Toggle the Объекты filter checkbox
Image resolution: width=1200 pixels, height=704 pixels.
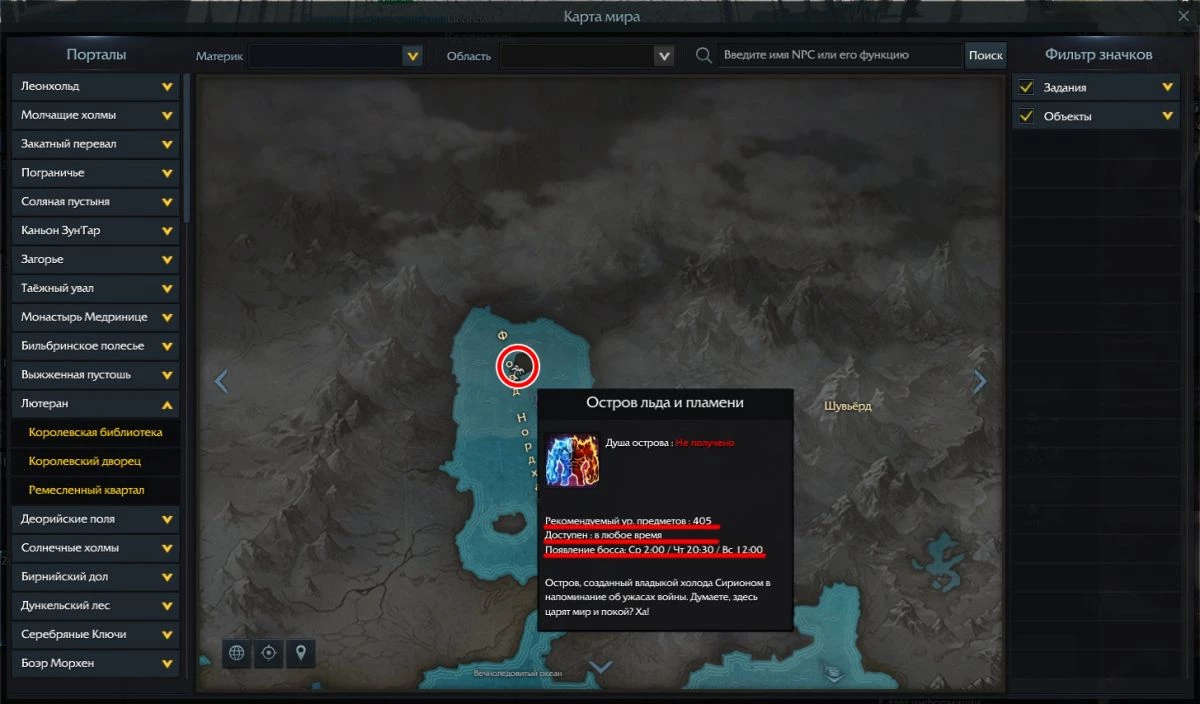(x=1026, y=117)
